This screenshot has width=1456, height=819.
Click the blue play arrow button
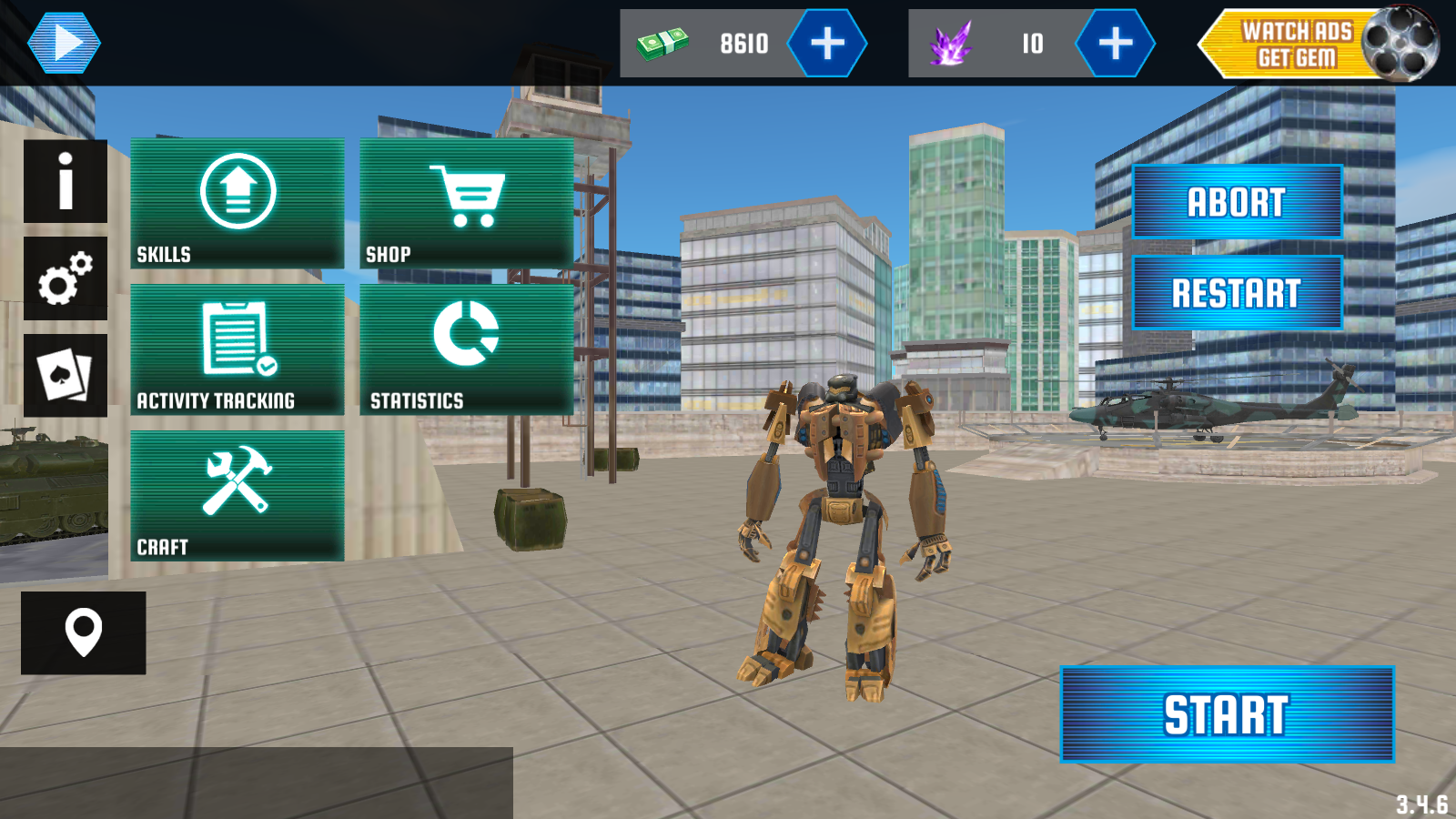(x=64, y=43)
